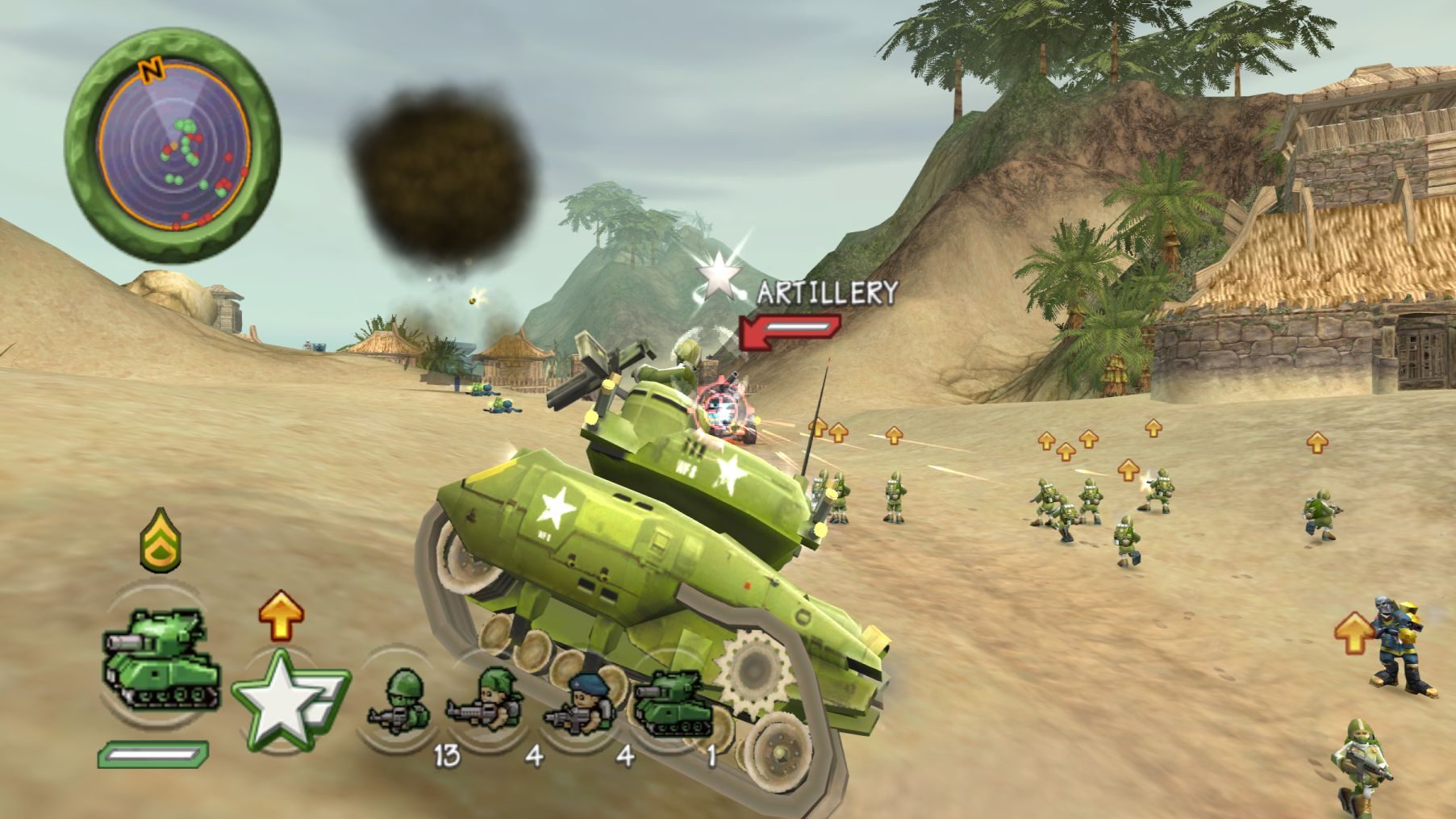Select the all-units star icon
Image resolution: width=1456 pixels, height=819 pixels.
pyautogui.click(x=284, y=699)
